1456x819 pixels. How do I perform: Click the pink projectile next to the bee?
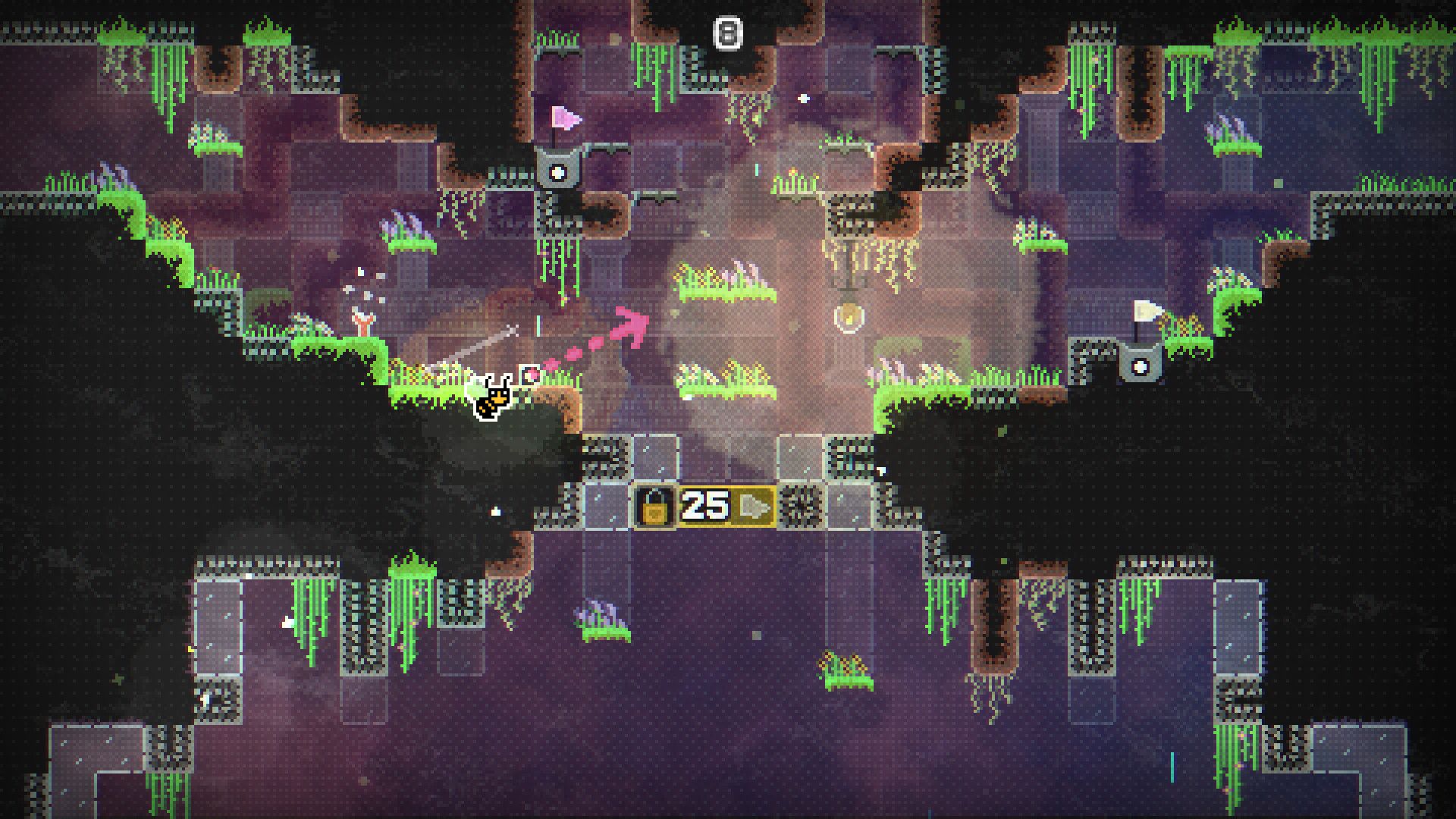tap(529, 373)
